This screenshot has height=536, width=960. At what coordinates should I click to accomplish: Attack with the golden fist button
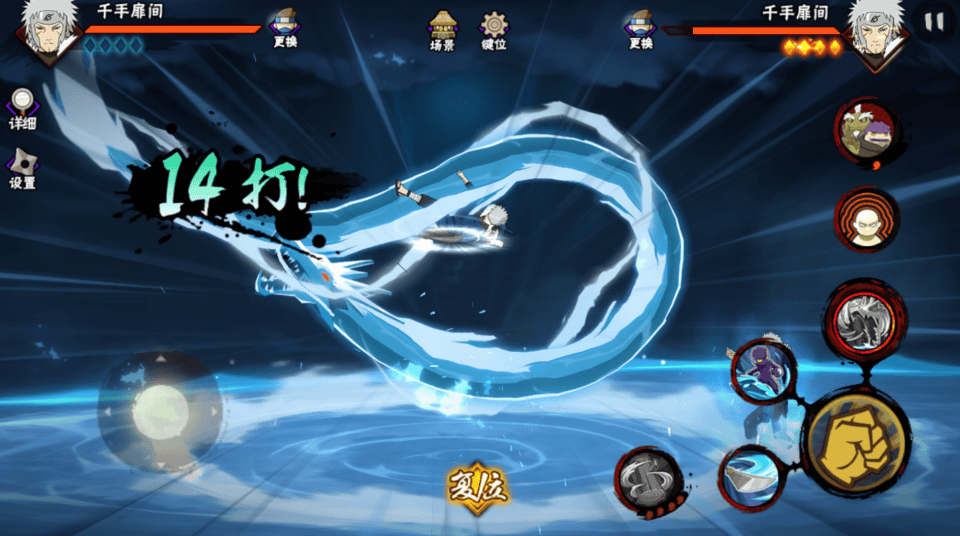click(856, 442)
